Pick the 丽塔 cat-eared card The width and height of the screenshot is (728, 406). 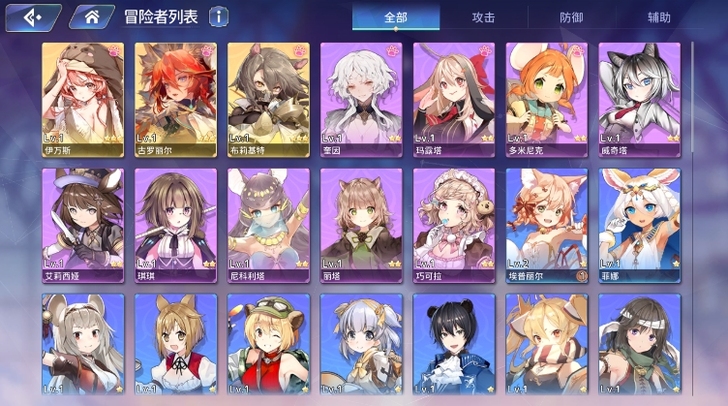pyautogui.click(x=361, y=224)
